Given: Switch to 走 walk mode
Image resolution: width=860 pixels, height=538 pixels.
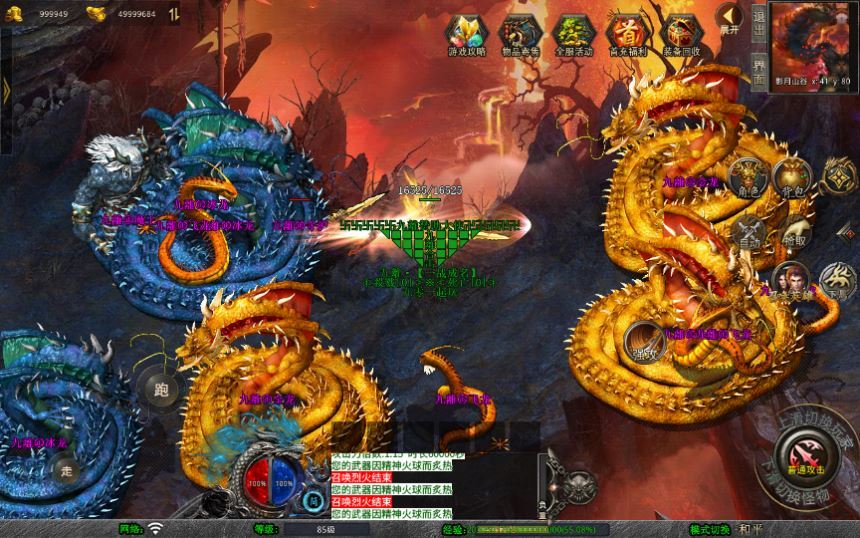Looking at the screenshot, I should (x=67, y=469).
